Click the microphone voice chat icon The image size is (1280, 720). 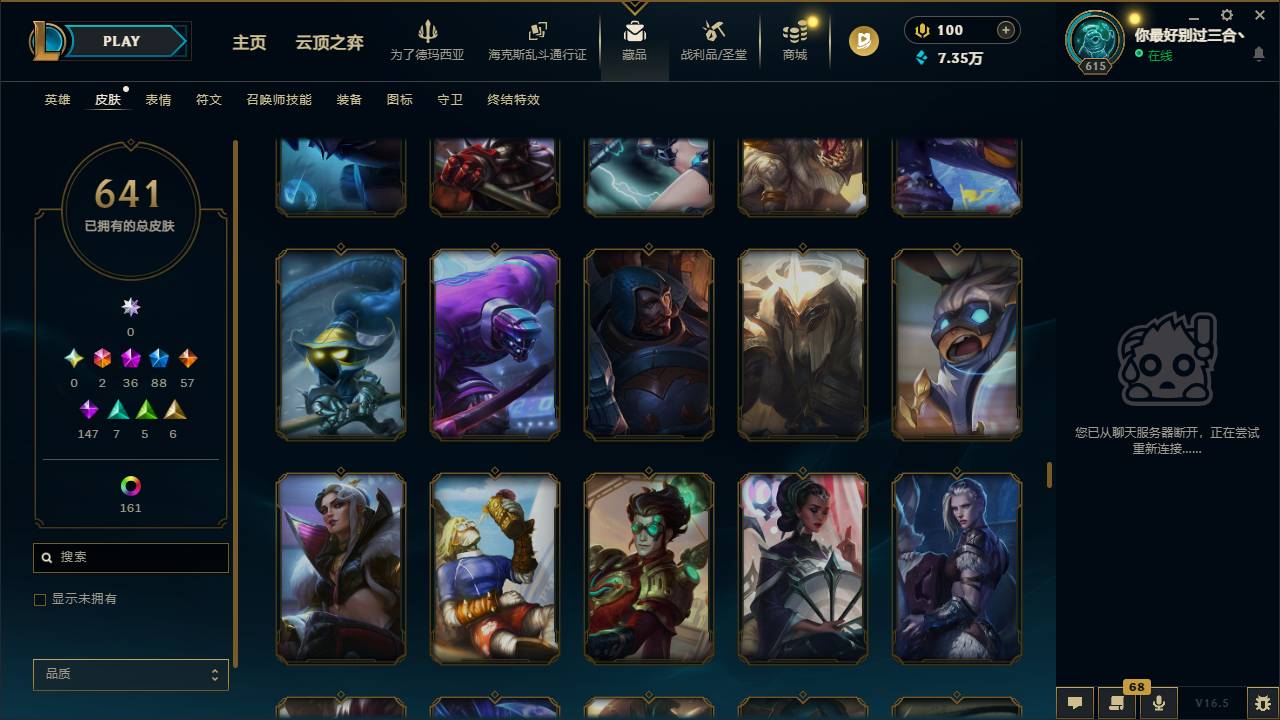coord(1159,704)
